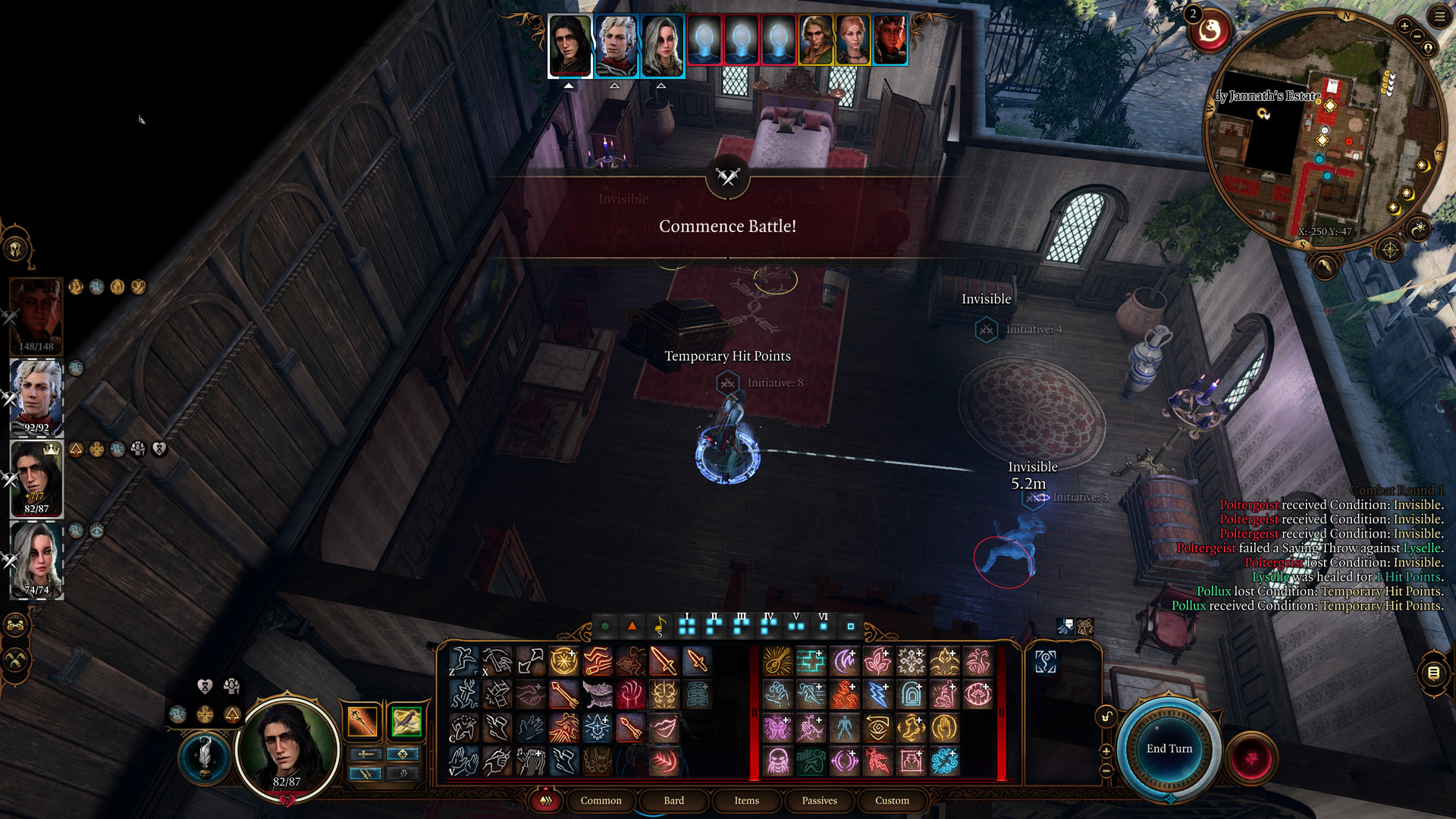Screen dimensions: 1456x819
Task: Show the Items hotbar tab
Action: pos(746,800)
